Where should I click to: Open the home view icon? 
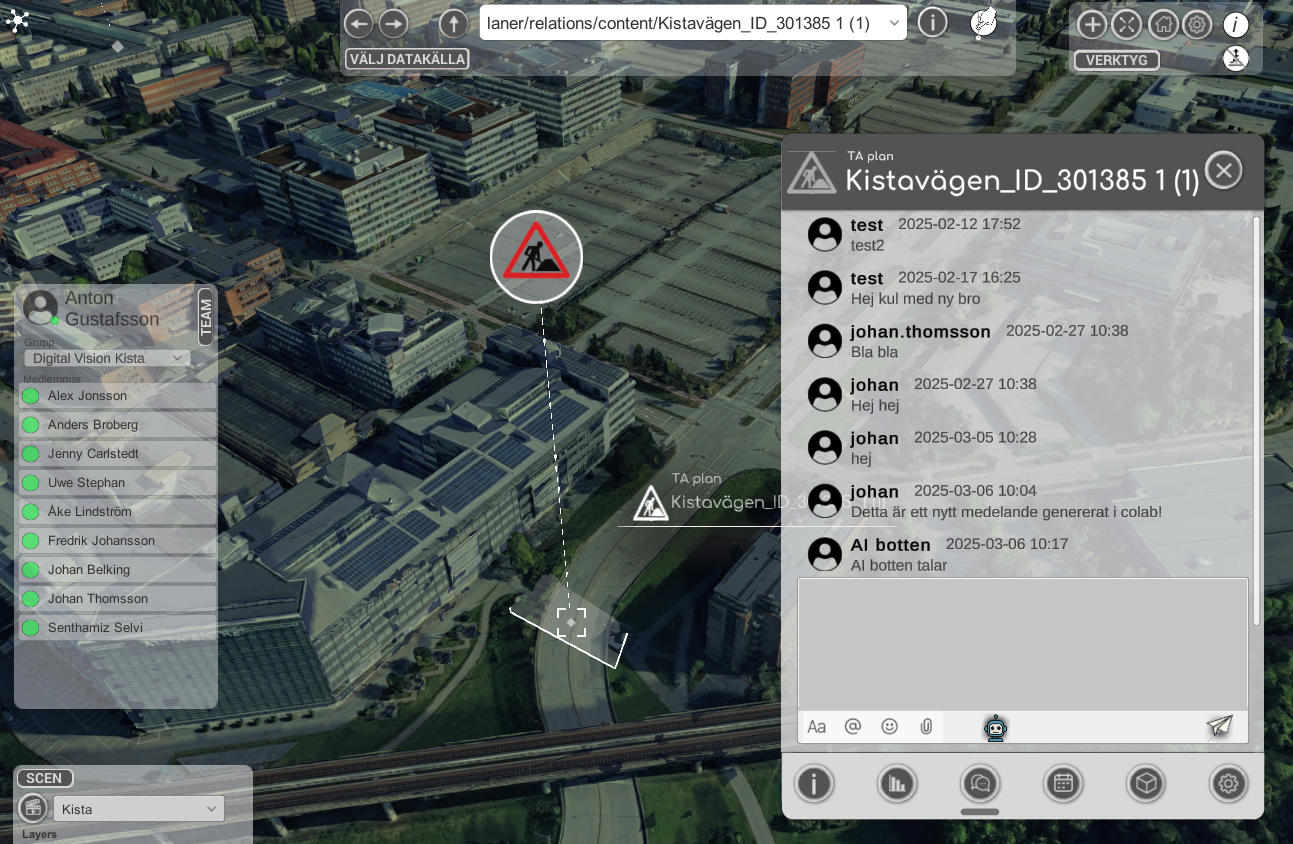tap(1162, 25)
